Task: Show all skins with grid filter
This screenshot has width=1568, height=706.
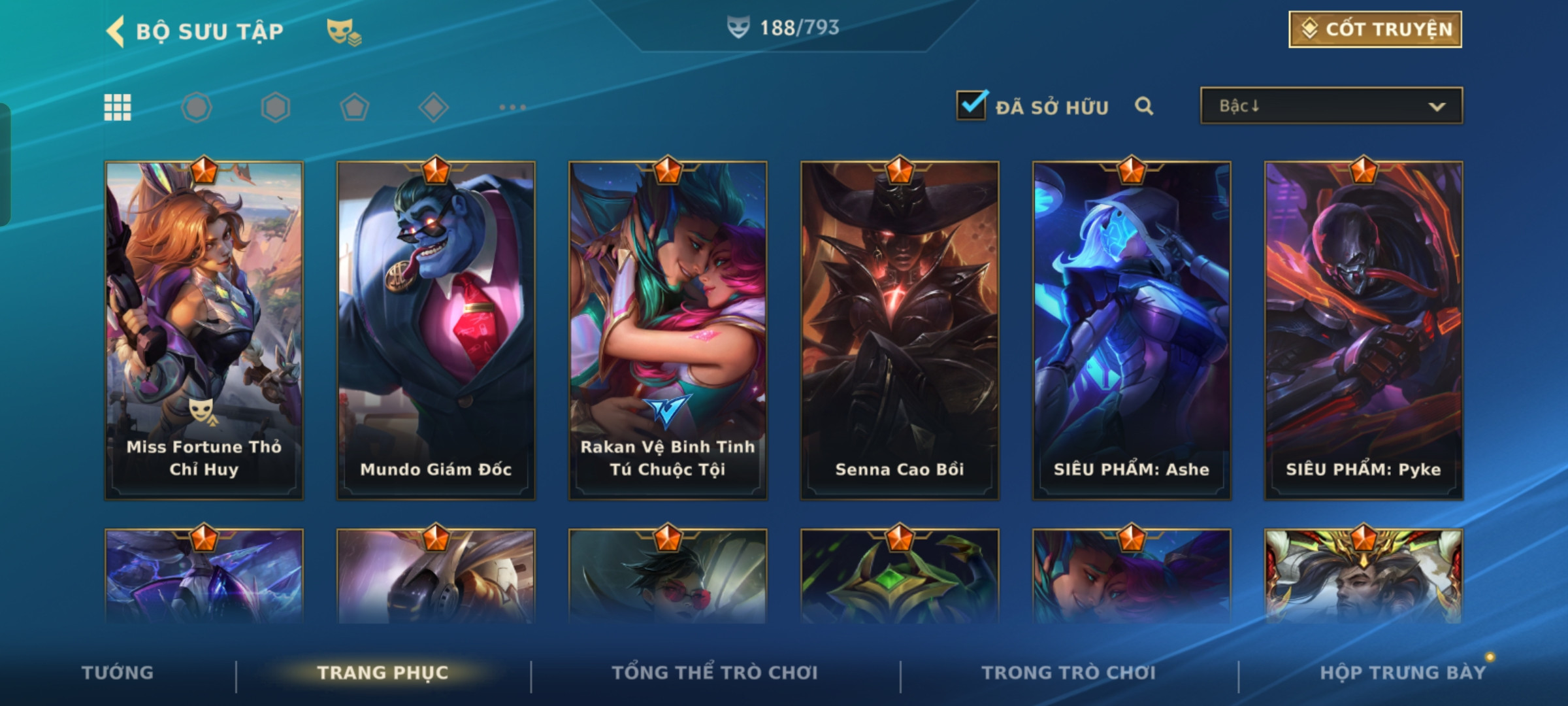Action: [x=118, y=107]
